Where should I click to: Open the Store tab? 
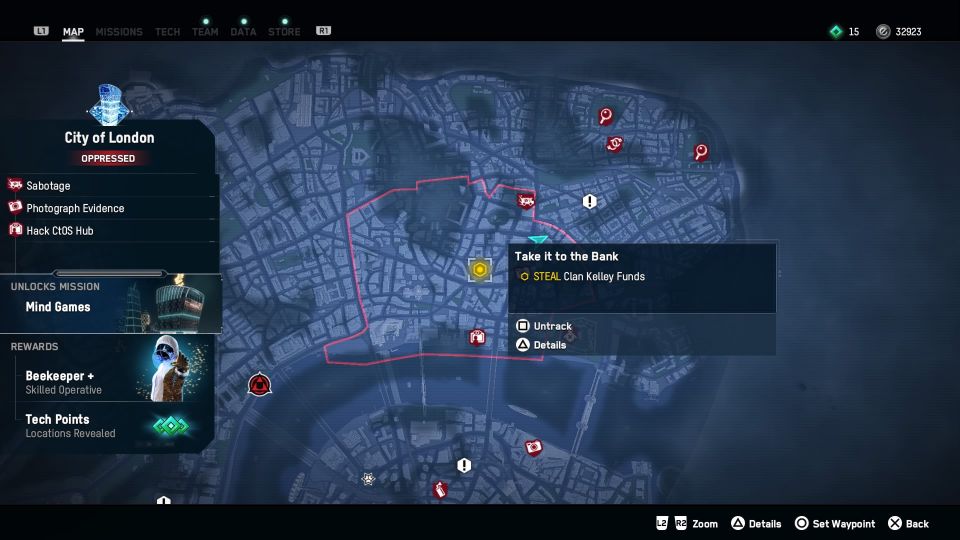click(x=284, y=32)
